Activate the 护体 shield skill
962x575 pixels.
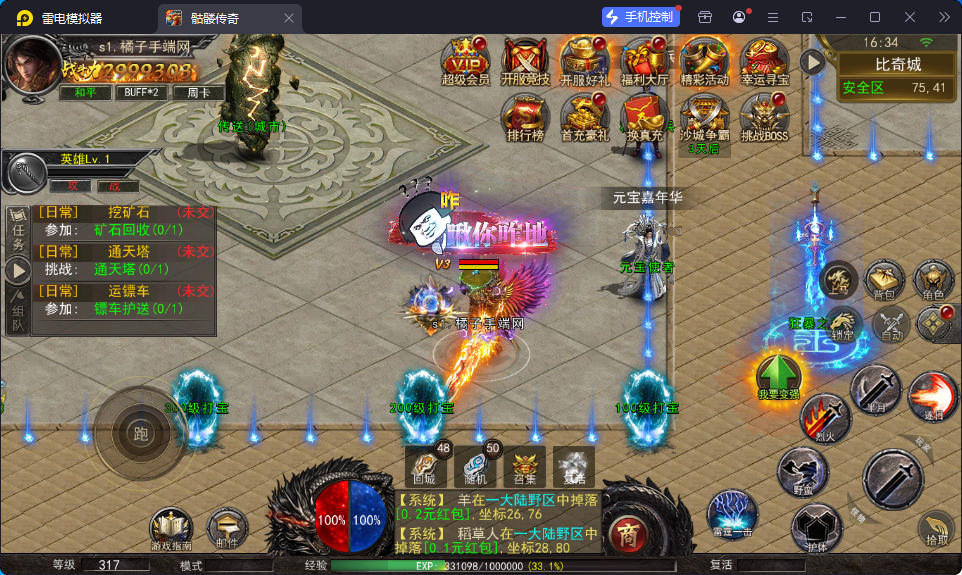pos(816,528)
